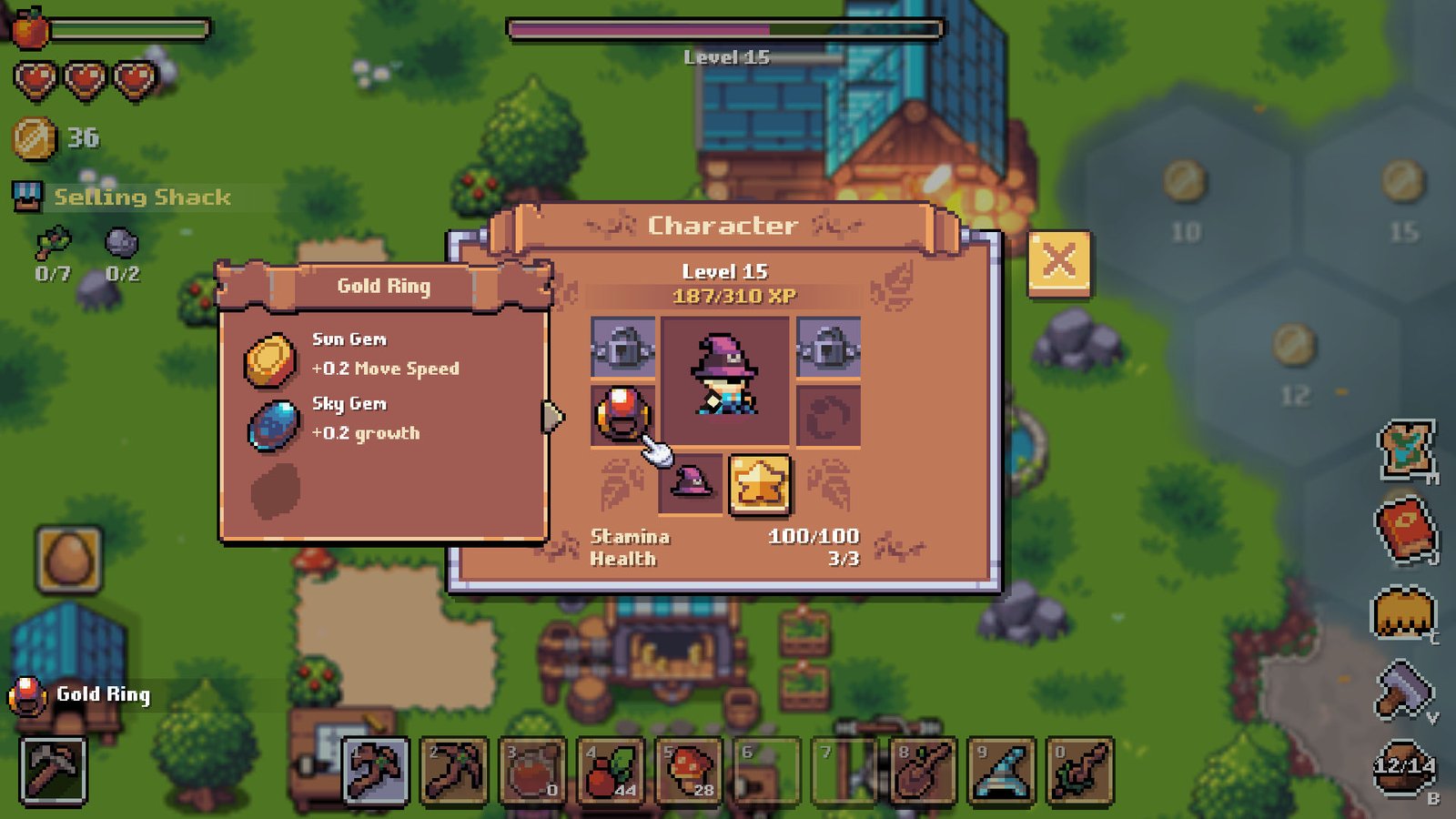Viewport: 1456px width, 819px height.
Task: Select the Sun Gem on the Gold Ring
Action: [x=269, y=359]
